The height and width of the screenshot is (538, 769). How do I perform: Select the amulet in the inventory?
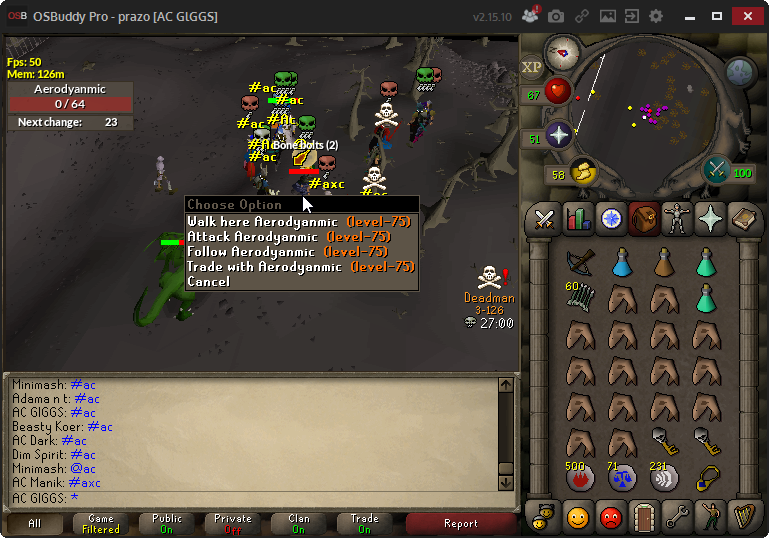709,477
